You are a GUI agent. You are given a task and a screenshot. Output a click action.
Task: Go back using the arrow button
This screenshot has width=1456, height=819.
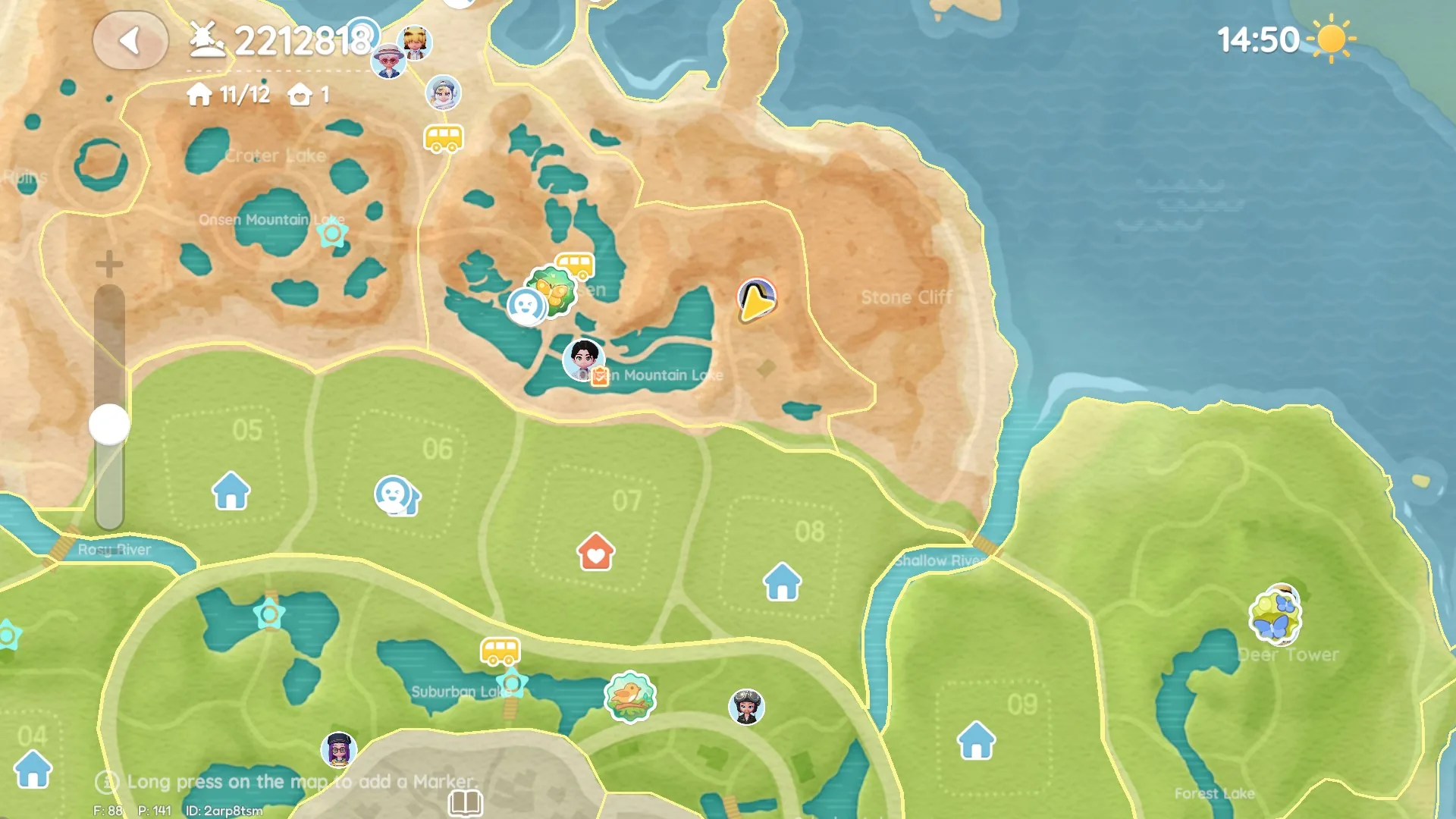point(130,41)
